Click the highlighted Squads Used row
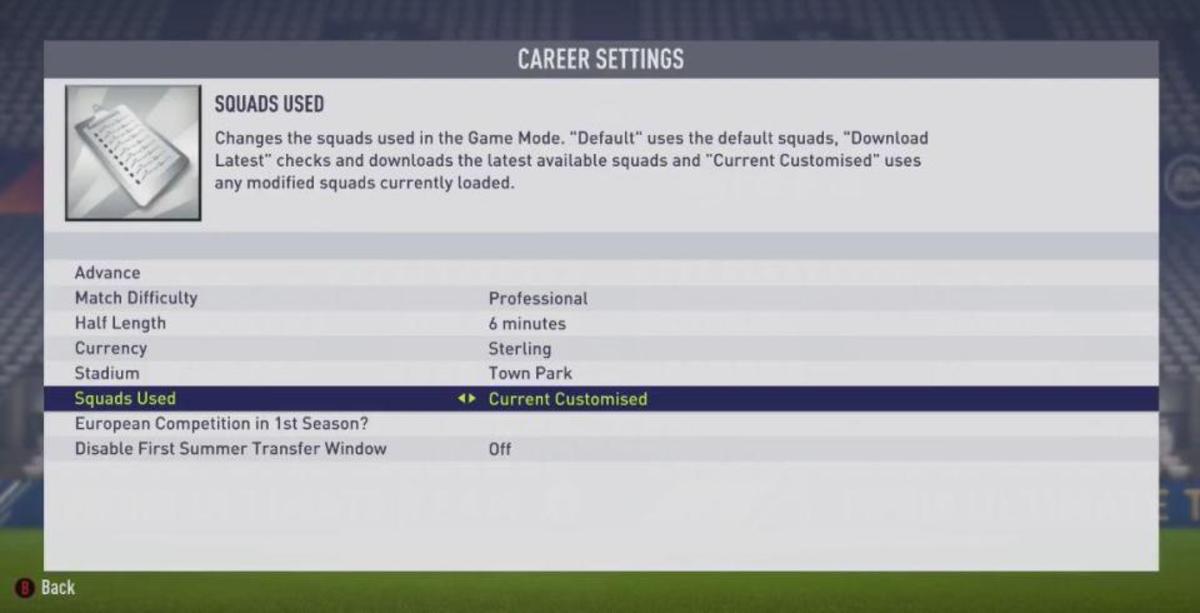Screen dimensions: 1200x613 [x=125, y=399]
